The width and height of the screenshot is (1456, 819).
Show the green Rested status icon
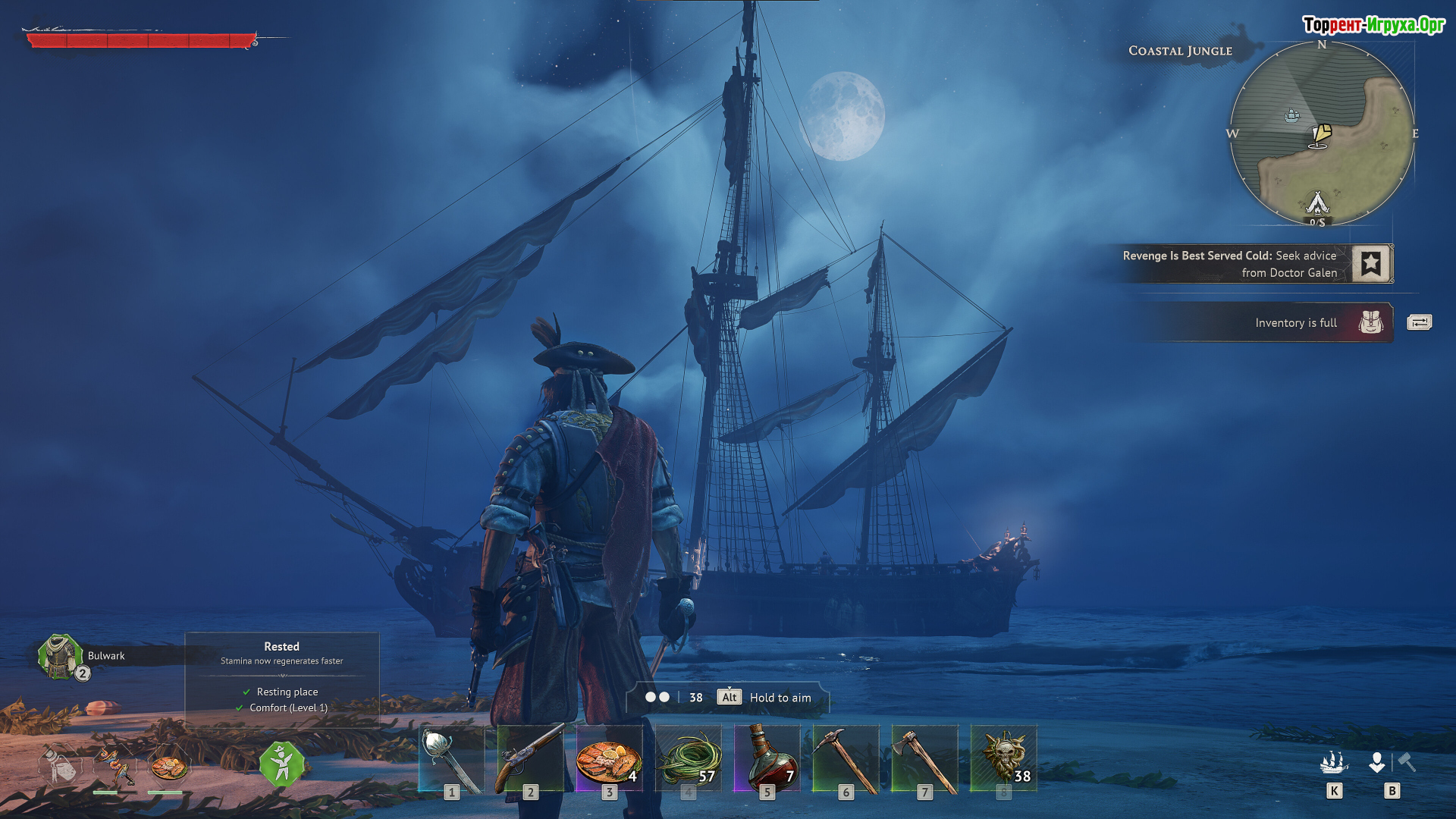pos(281,764)
